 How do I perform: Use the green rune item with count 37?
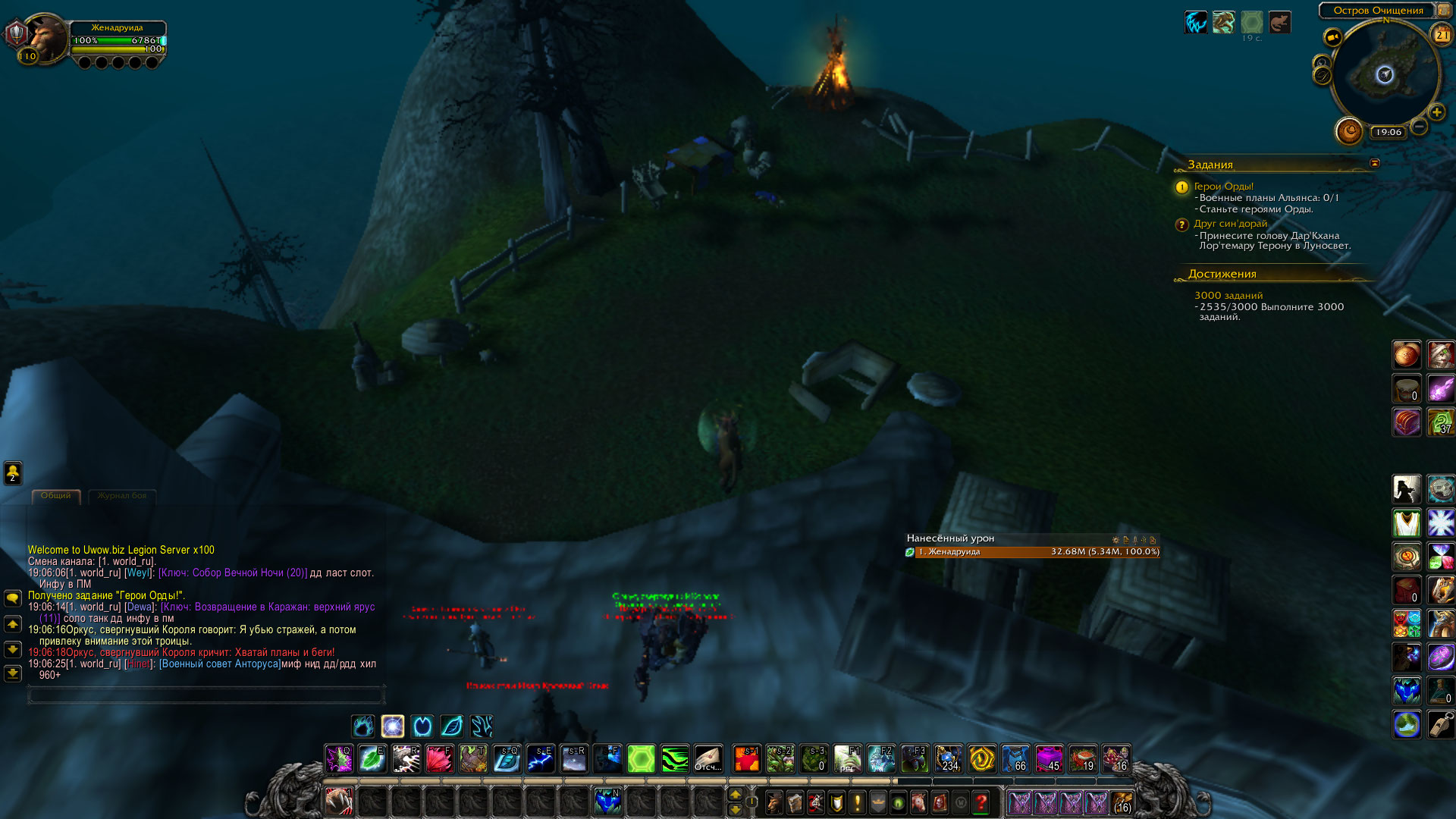pos(1441,422)
